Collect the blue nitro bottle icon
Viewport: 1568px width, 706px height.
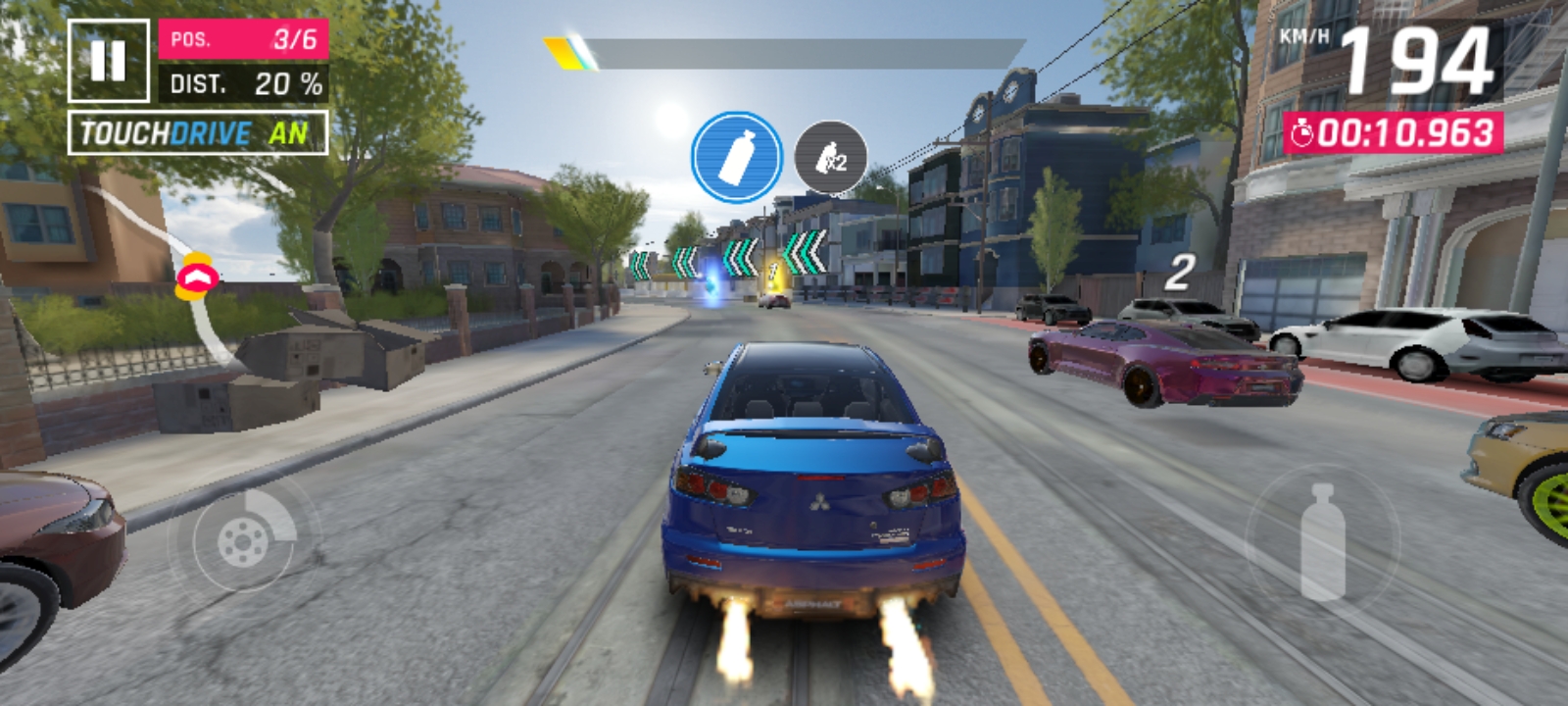(737, 158)
